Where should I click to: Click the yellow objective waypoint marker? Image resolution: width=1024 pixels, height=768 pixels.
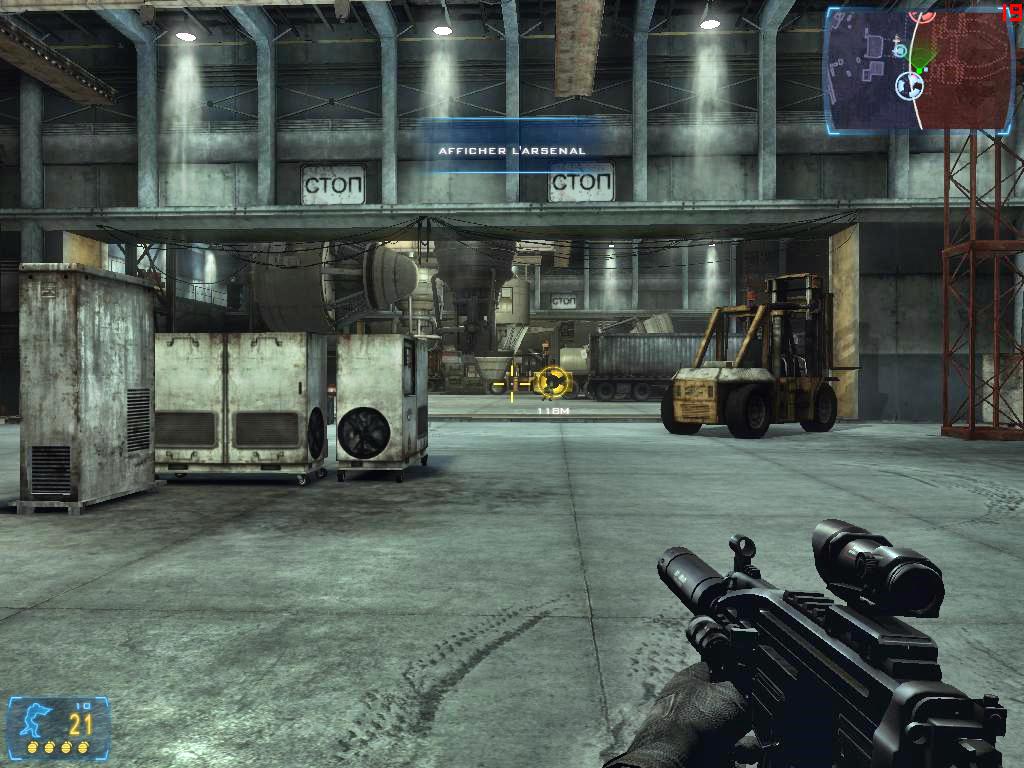click(552, 381)
